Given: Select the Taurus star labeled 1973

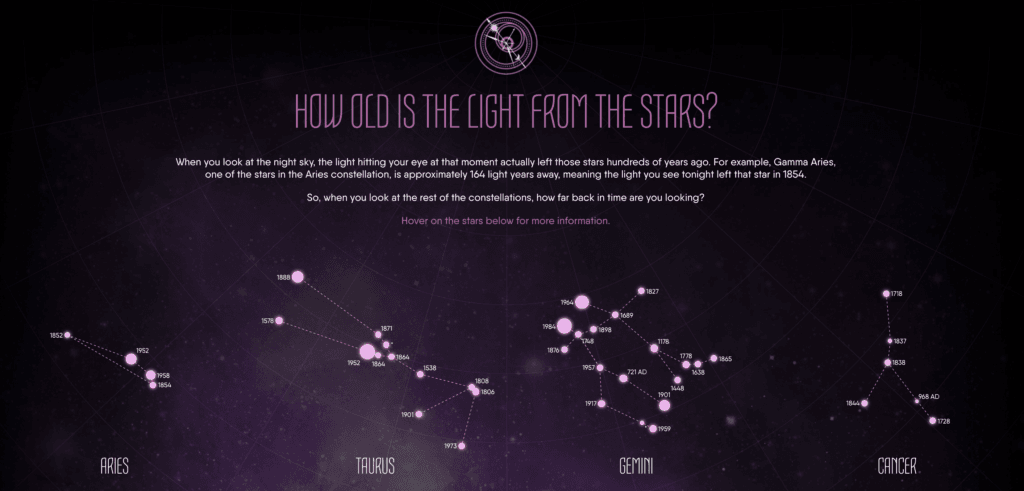Looking at the screenshot, I should pos(462,446).
